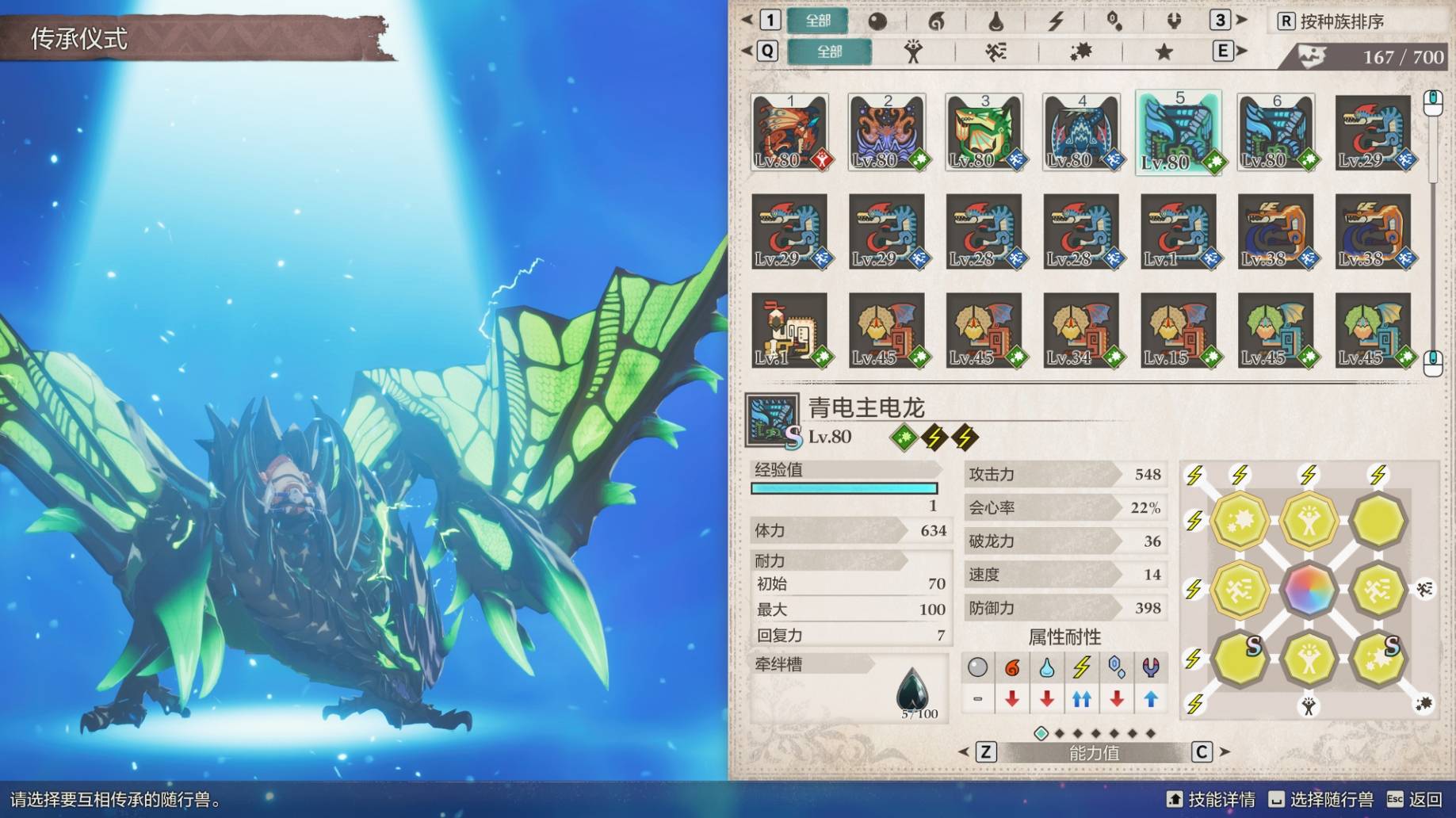Show only non-elemental monsters
Screen dimensions: 1456x818
[x=877, y=21]
